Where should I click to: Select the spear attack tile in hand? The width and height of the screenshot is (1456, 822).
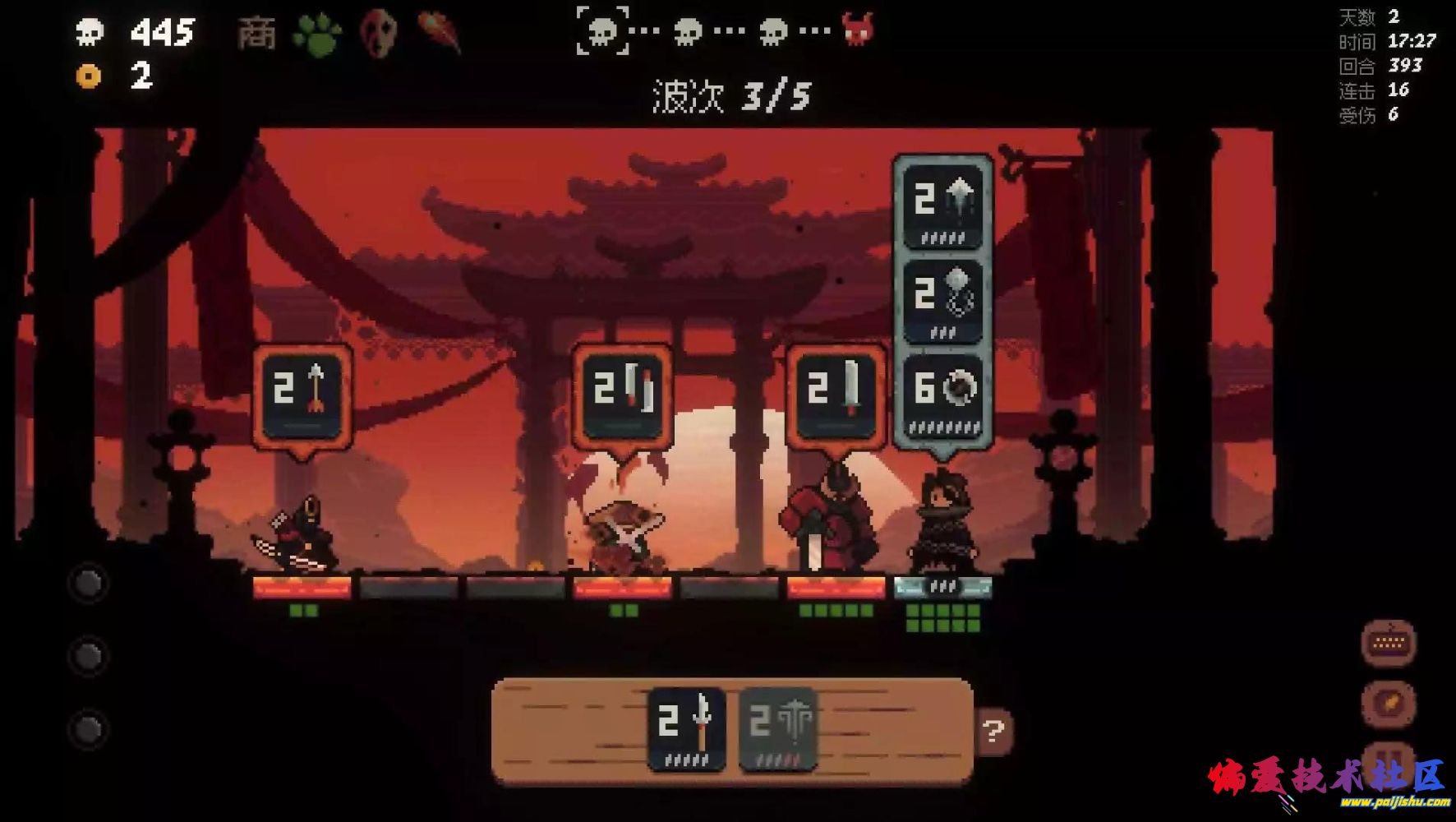tap(686, 728)
